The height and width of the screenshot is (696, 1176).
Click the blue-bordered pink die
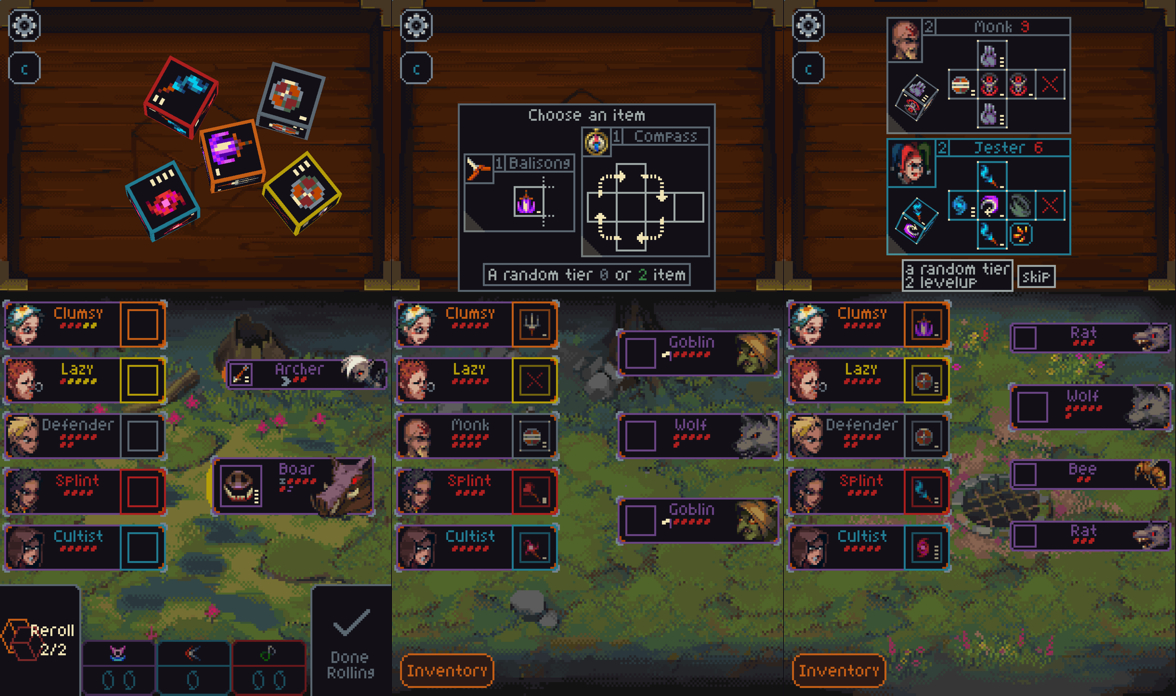162,202
